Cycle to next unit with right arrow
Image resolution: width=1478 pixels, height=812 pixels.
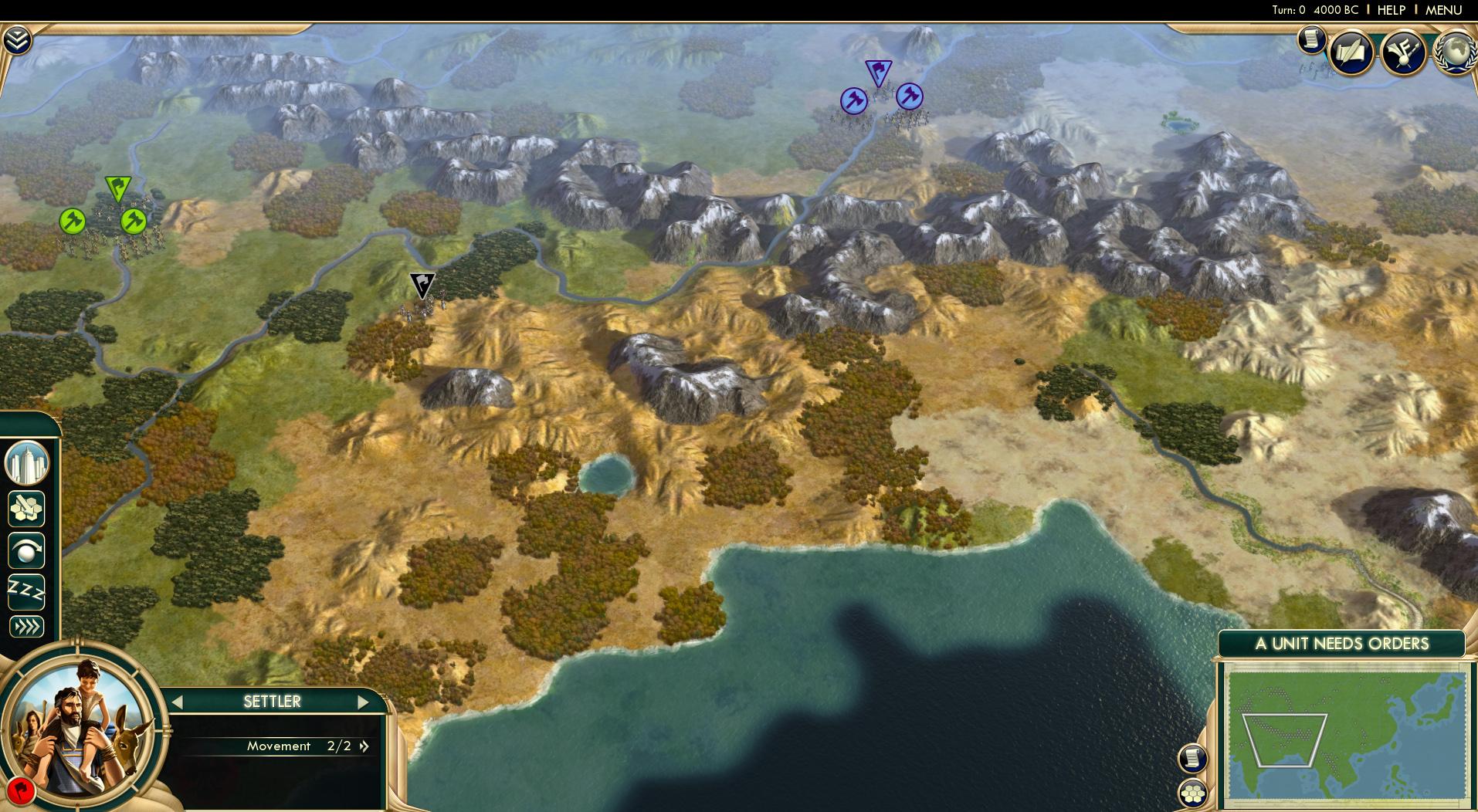tap(364, 702)
